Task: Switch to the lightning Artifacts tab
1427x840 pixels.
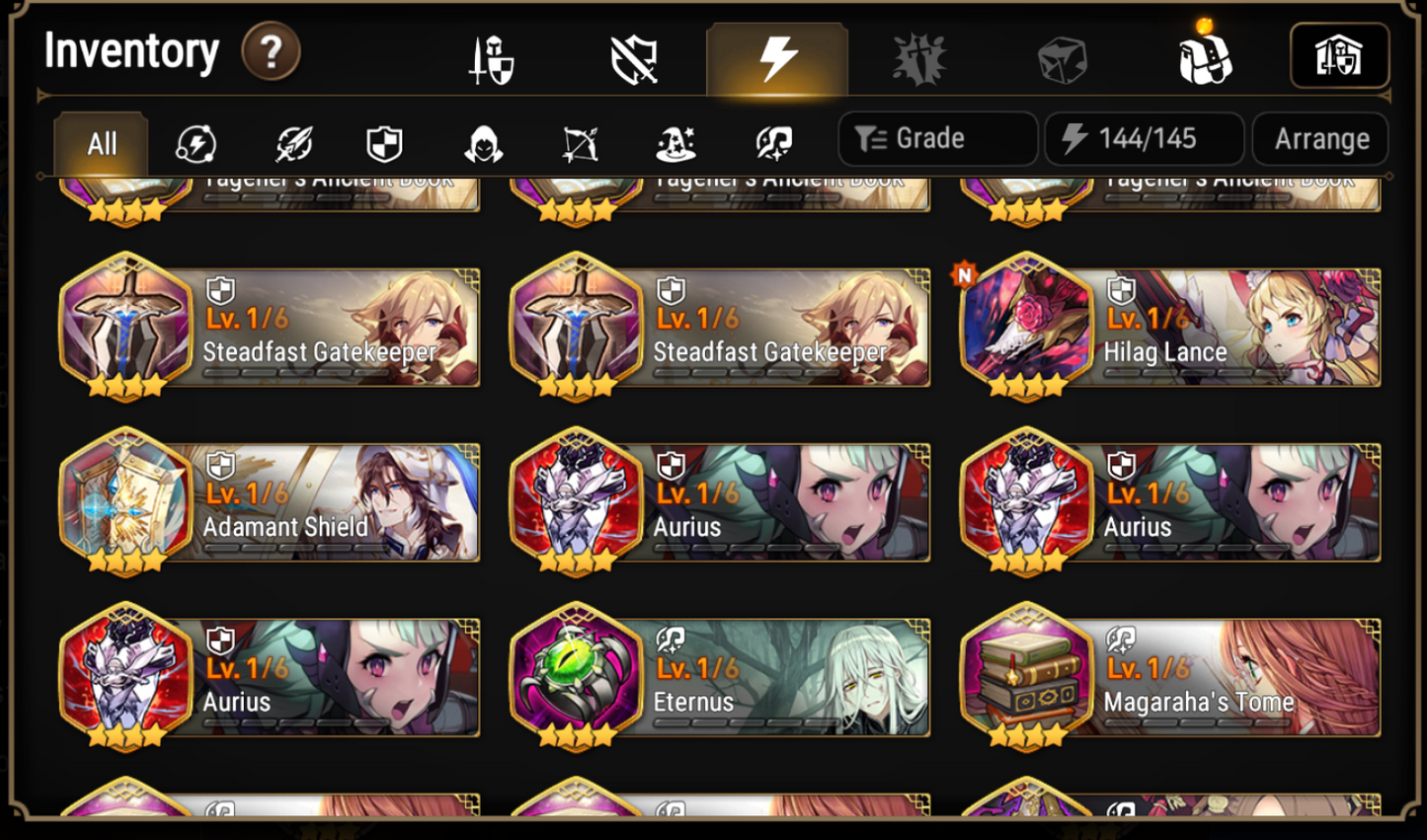Action: click(x=777, y=56)
